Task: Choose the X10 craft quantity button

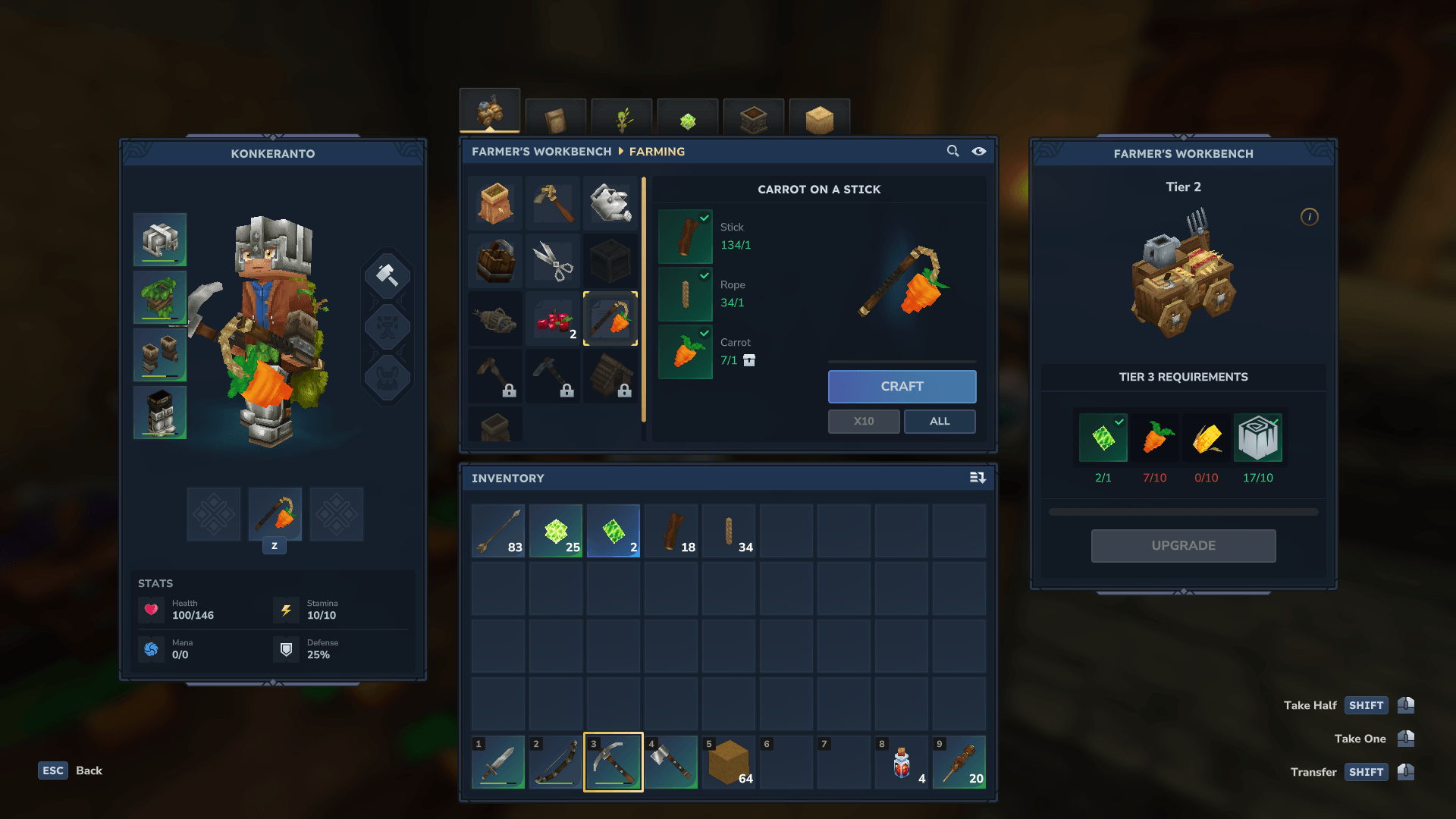Action: tap(864, 422)
